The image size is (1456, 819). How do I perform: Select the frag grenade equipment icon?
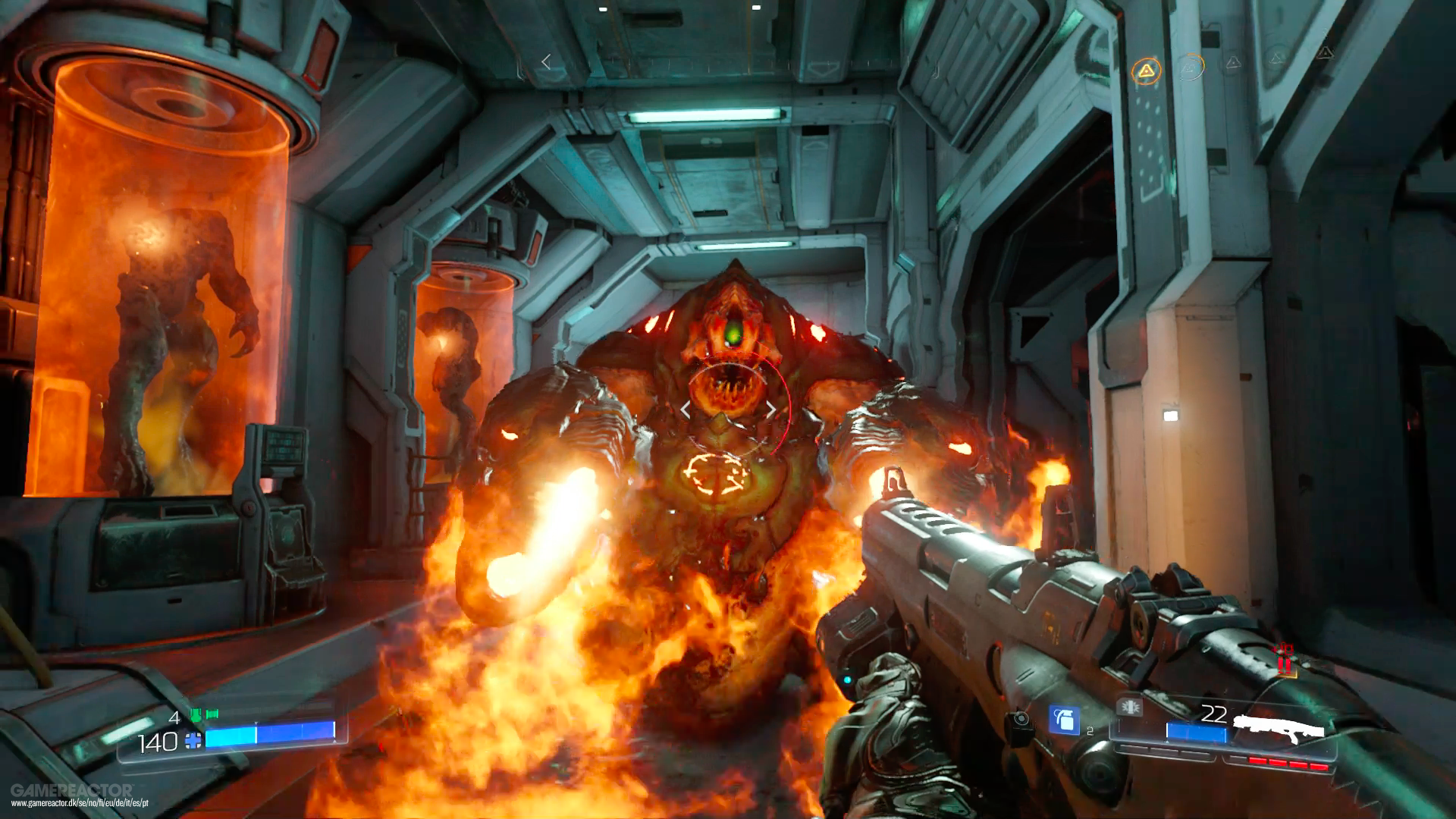[1063, 720]
